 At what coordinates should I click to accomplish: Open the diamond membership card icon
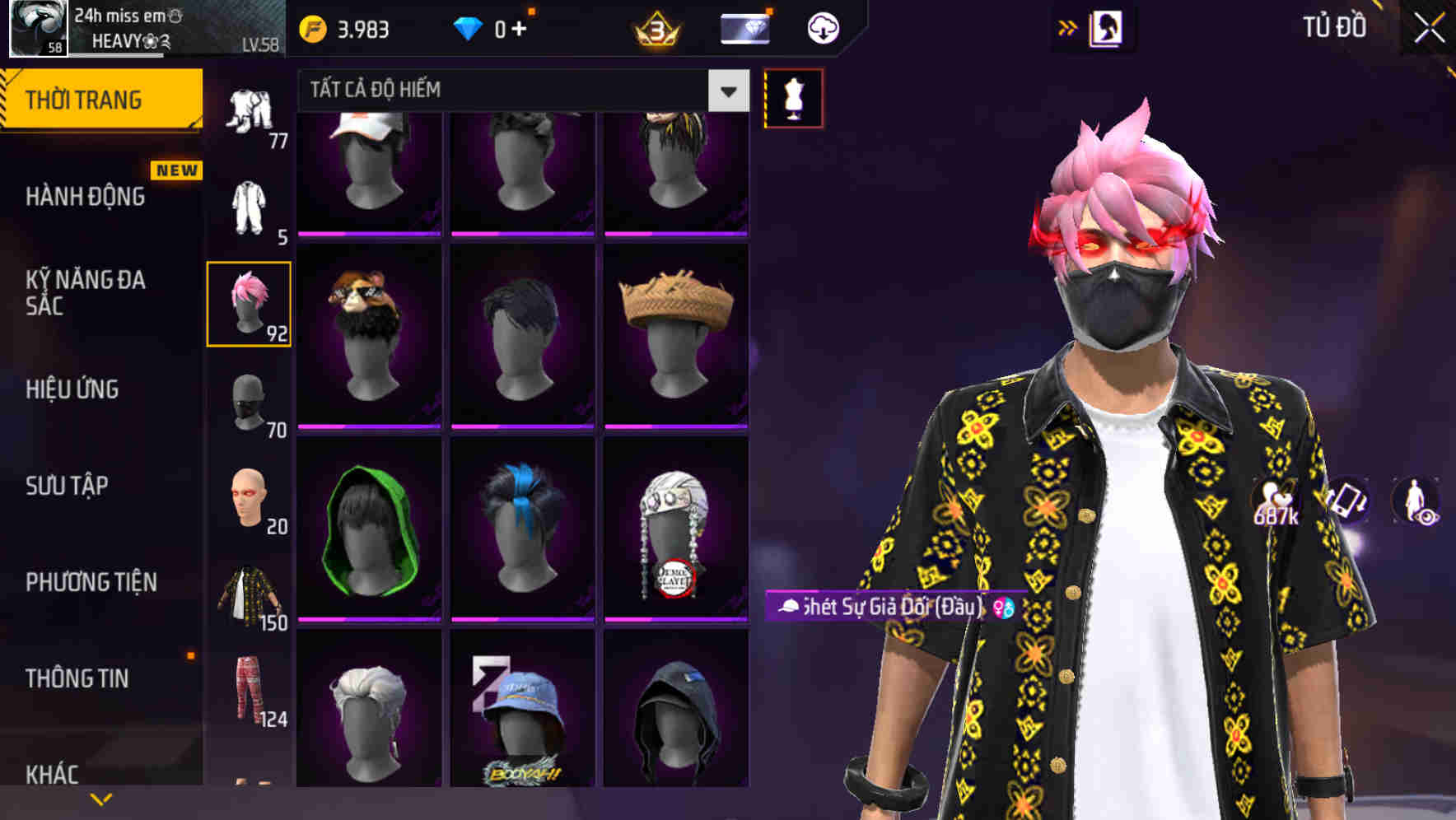[744, 27]
